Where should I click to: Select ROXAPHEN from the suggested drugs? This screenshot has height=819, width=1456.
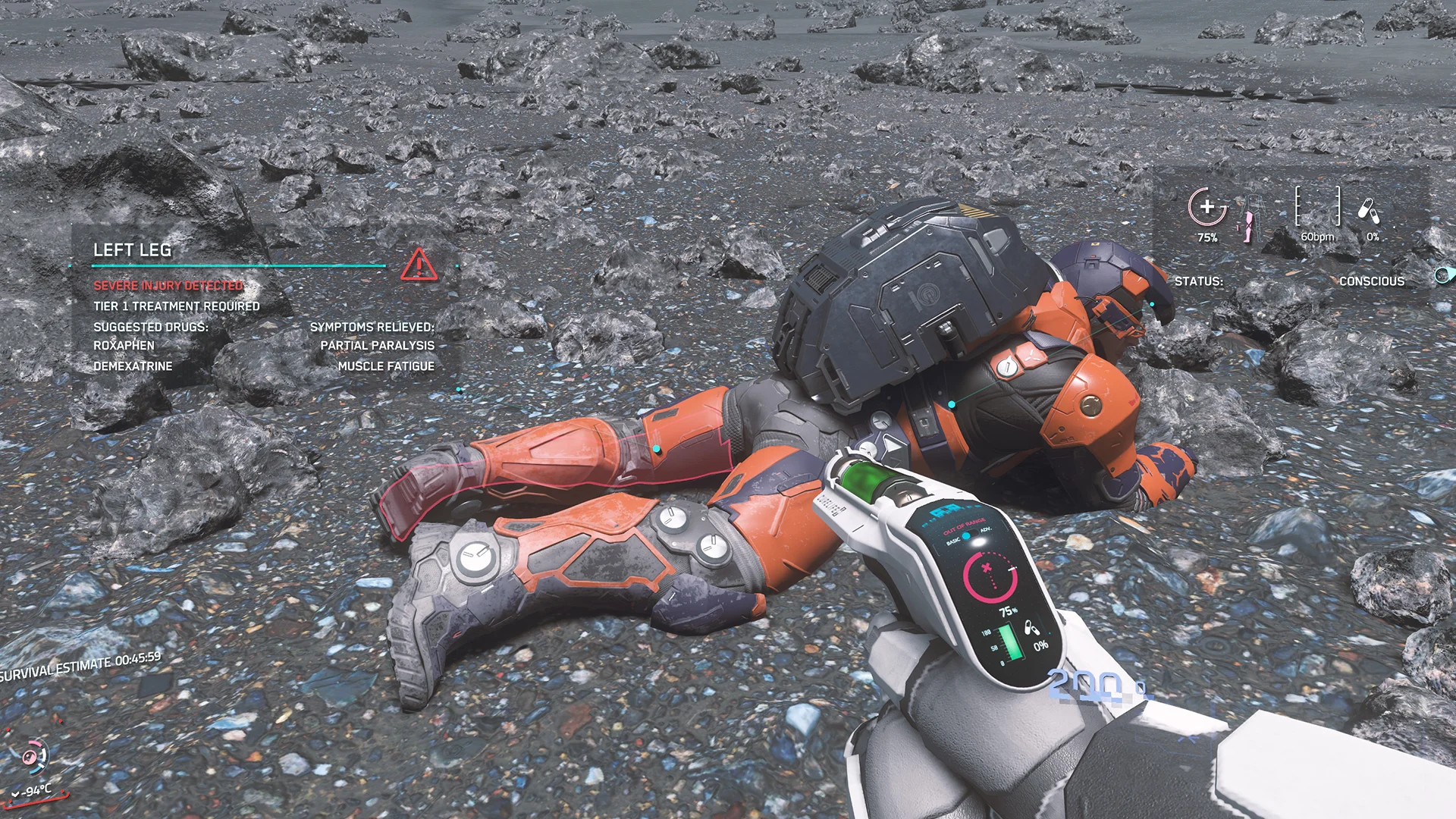125,345
